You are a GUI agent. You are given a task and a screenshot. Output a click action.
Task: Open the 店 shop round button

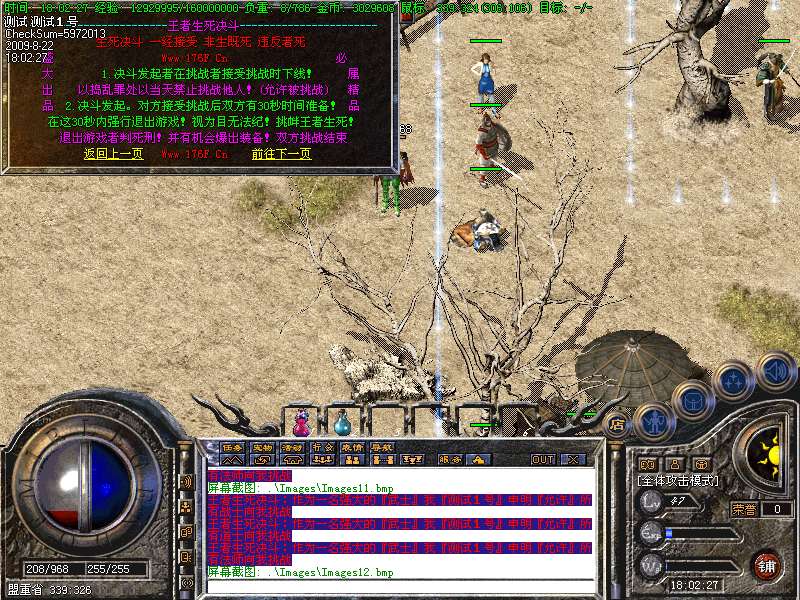(x=617, y=423)
